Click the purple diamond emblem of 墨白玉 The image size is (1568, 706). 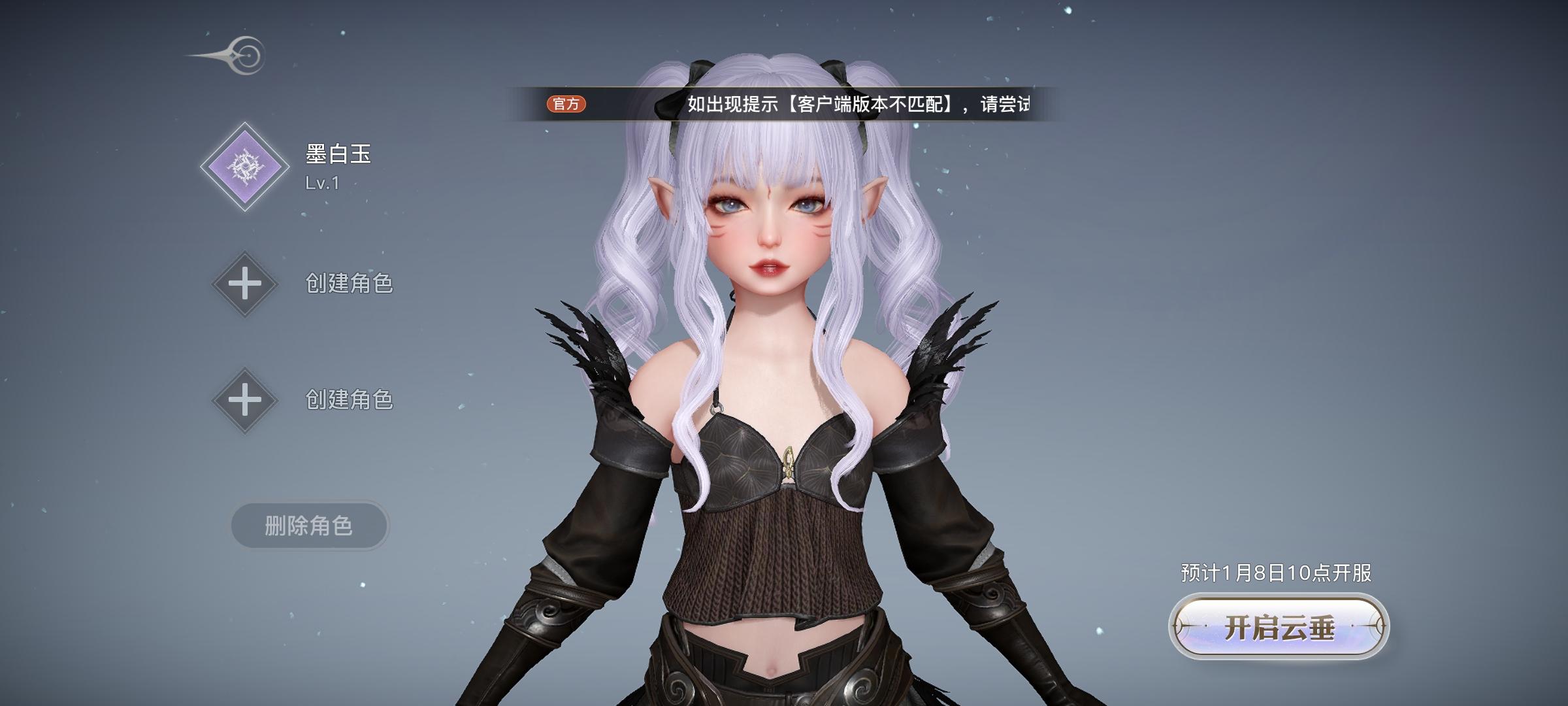pyautogui.click(x=245, y=167)
